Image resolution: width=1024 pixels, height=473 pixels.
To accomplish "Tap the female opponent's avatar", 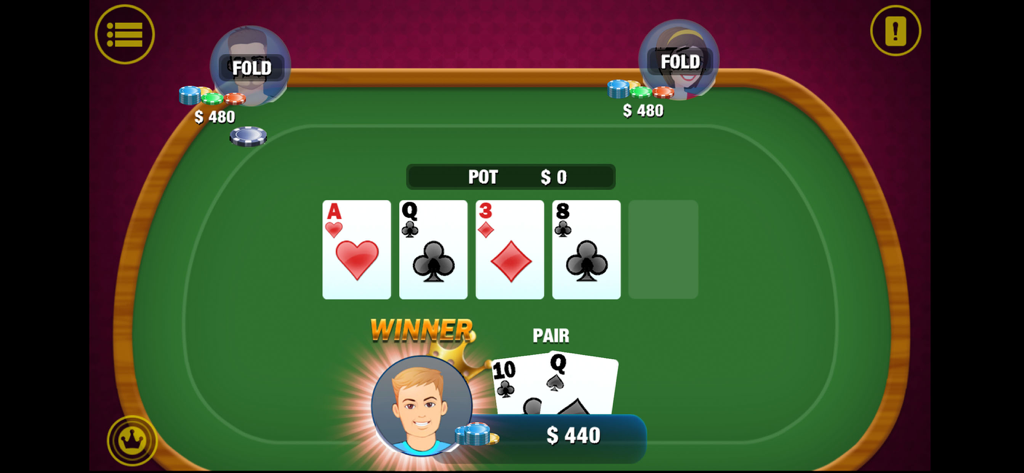I will [679, 60].
